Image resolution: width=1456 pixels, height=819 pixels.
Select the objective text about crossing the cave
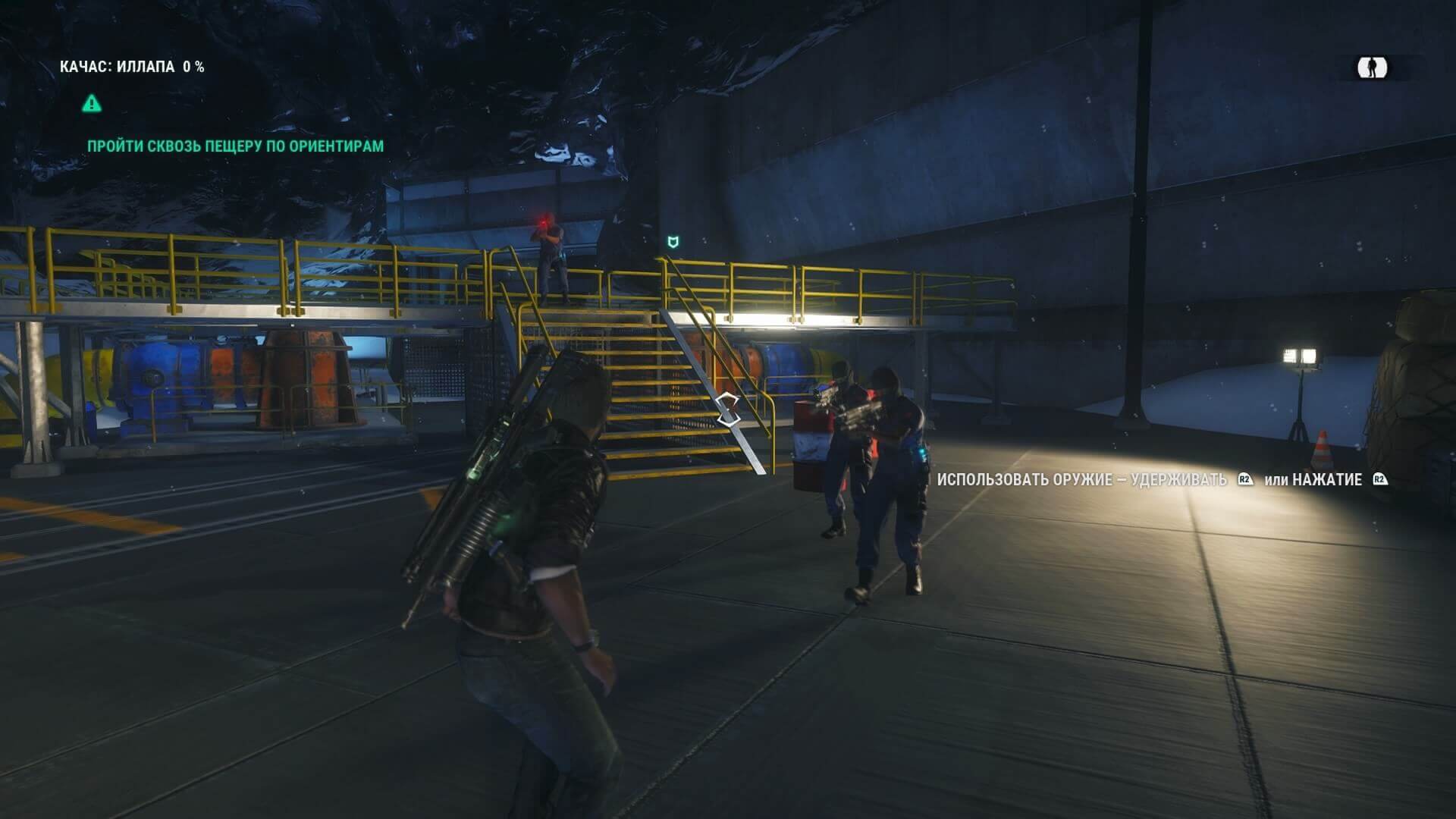[235, 146]
